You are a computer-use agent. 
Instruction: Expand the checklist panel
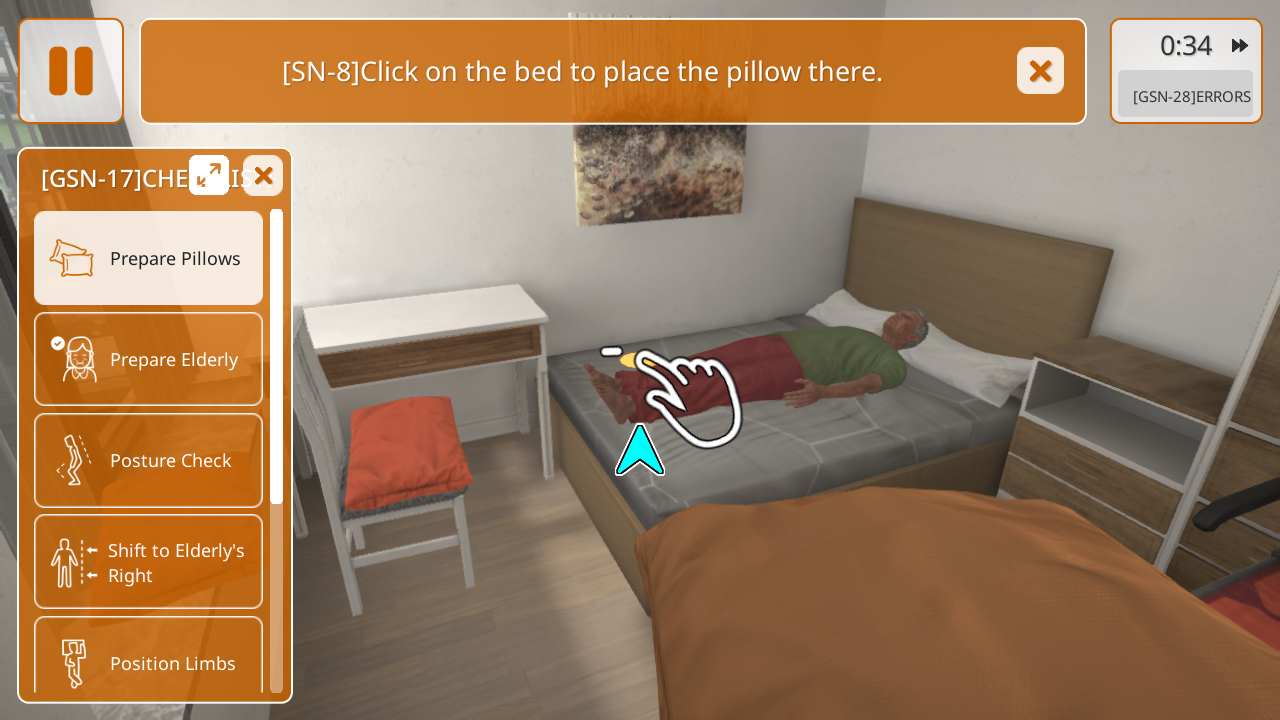[209, 175]
